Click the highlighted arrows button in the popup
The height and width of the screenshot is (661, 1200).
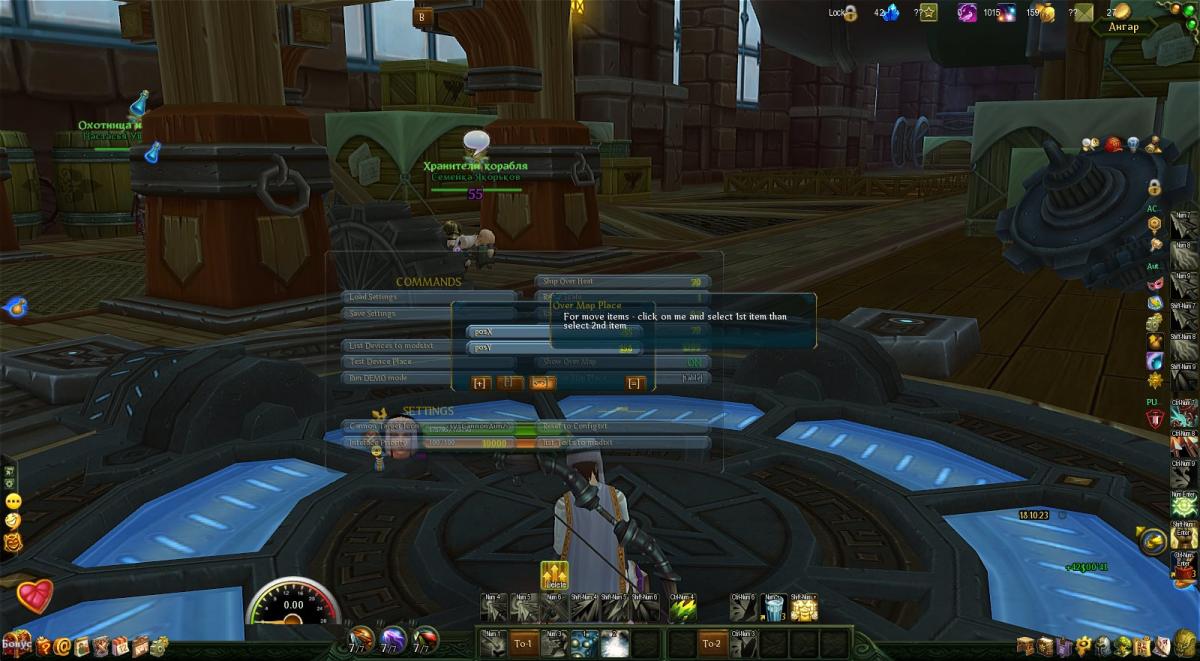click(542, 382)
